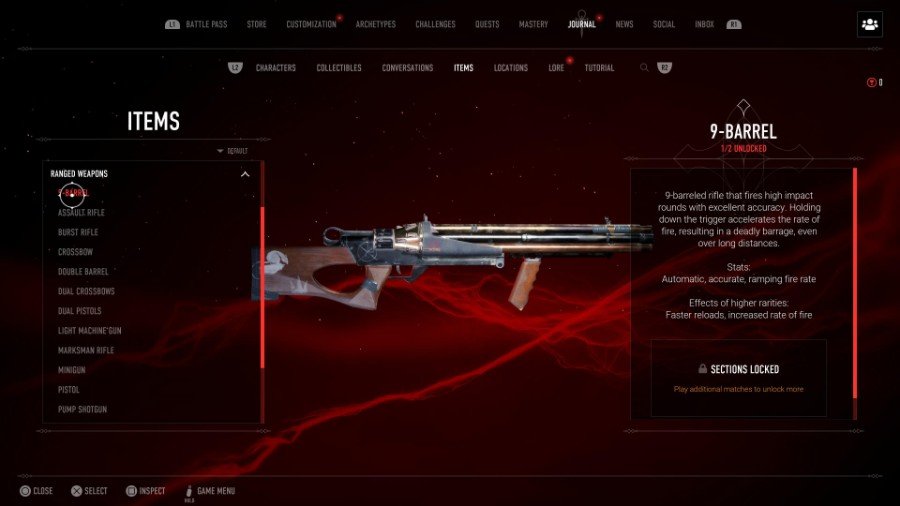
Task: Switch to the Customization tab
Action: pos(311,24)
